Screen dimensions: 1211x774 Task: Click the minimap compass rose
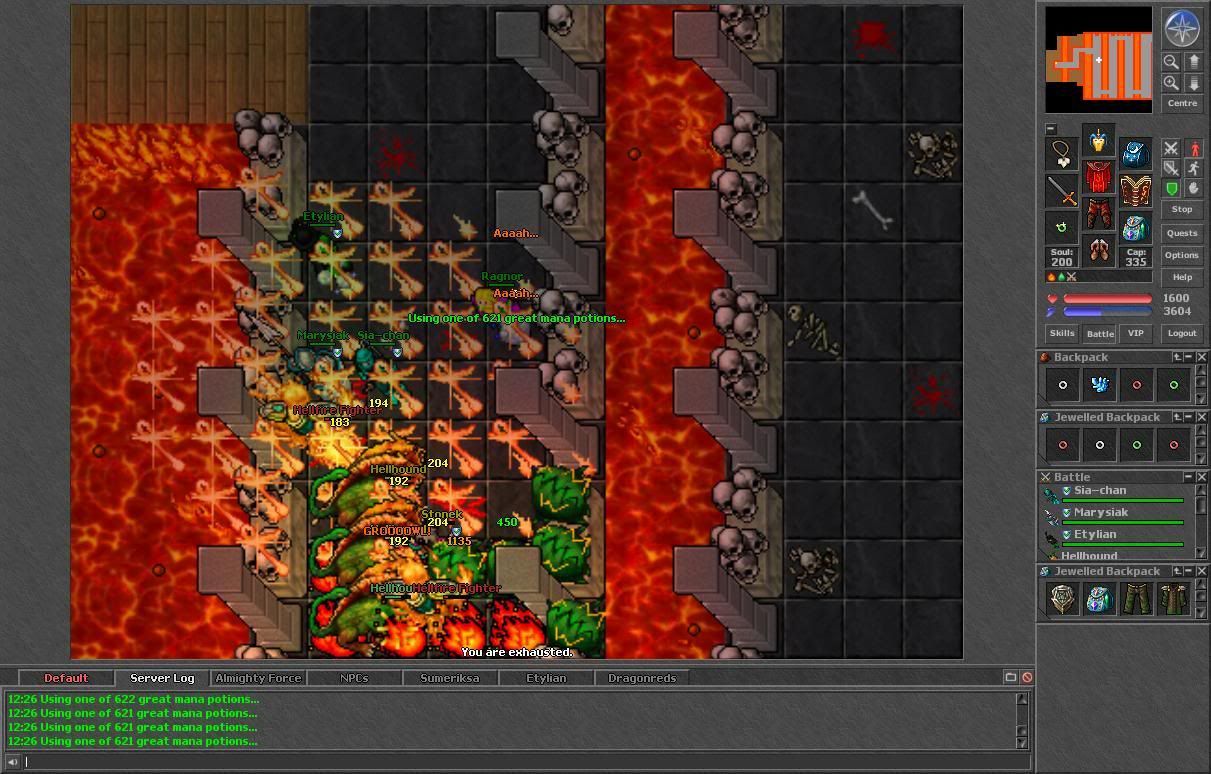1181,27
